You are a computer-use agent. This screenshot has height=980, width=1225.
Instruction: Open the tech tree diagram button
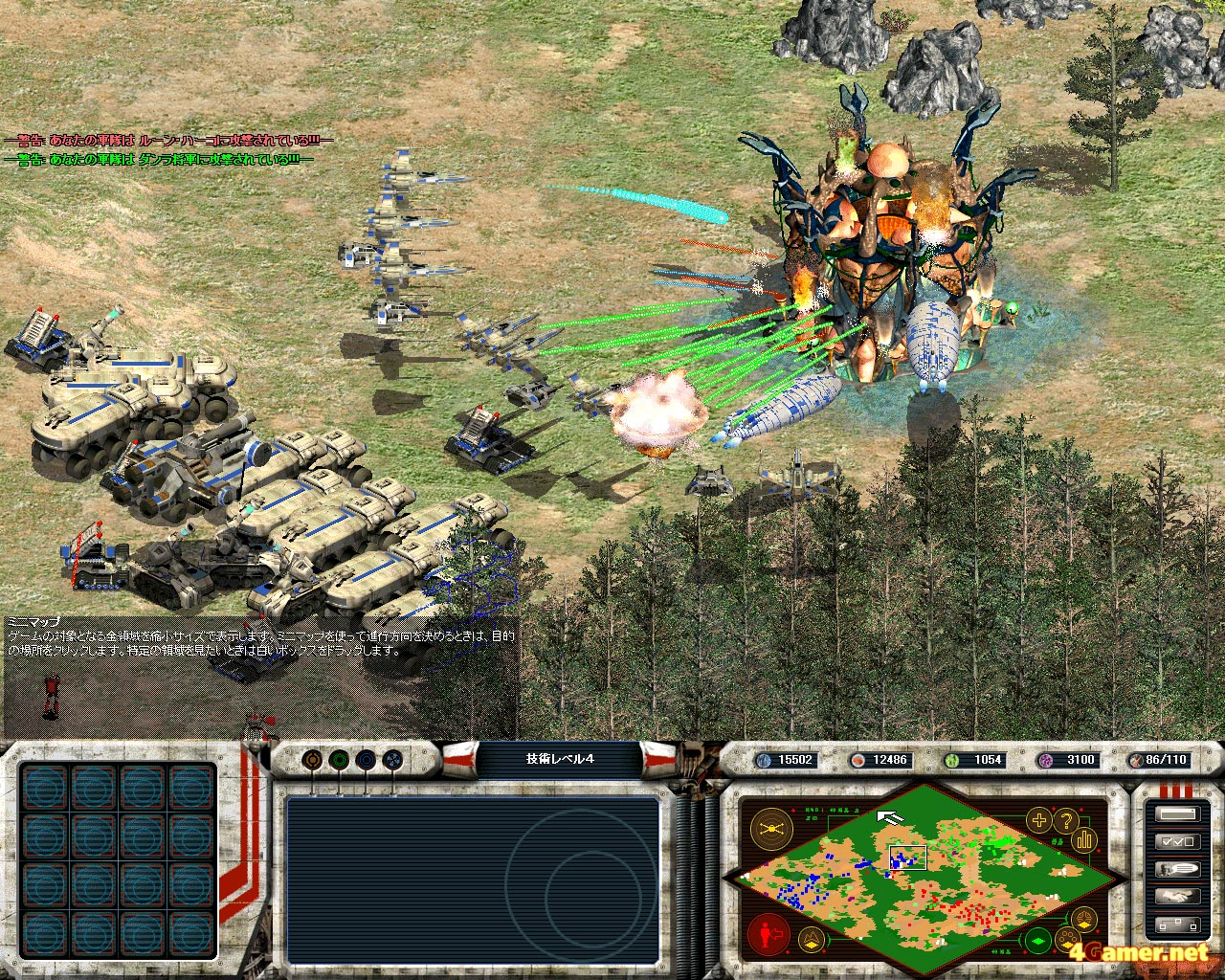pyautogui.click(x=1177, y=925)
